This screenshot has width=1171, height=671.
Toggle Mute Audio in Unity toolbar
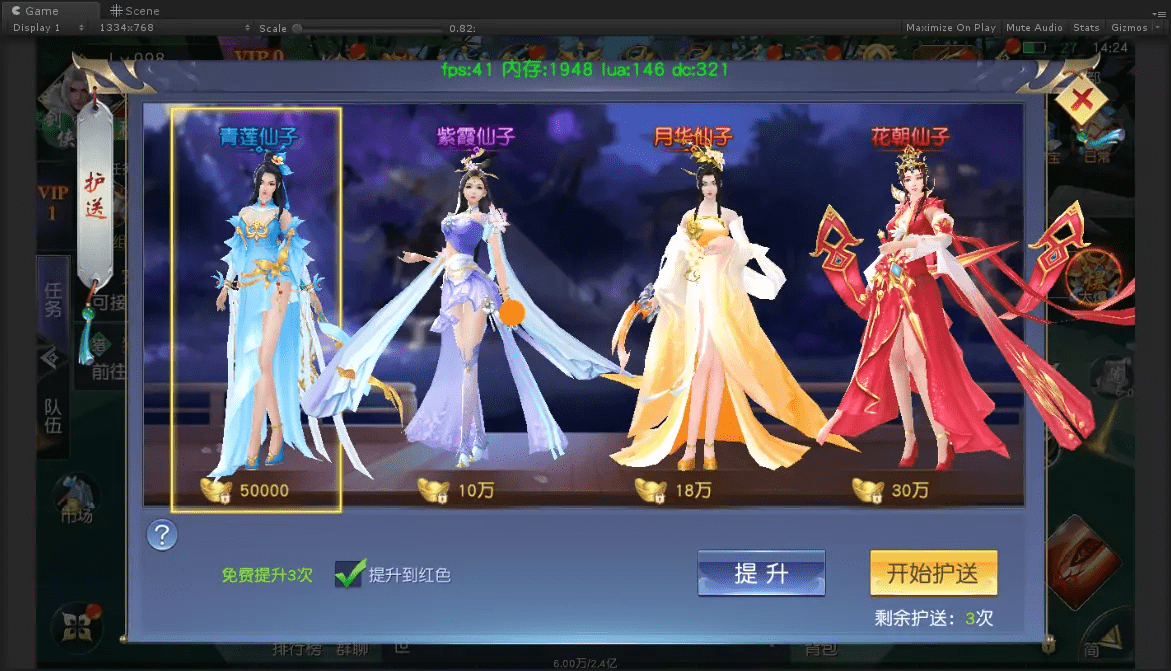point(1034,28)
